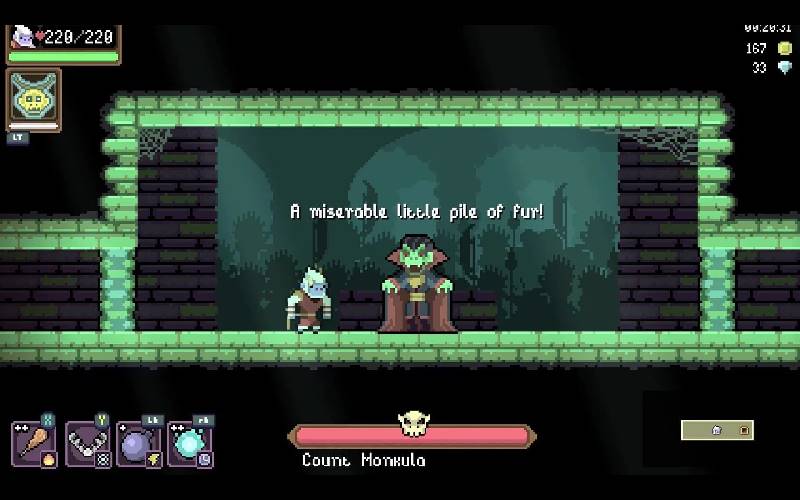Select the bone necklace slot
The width and height of the screenshot is (800, 500).
(87, 443)
